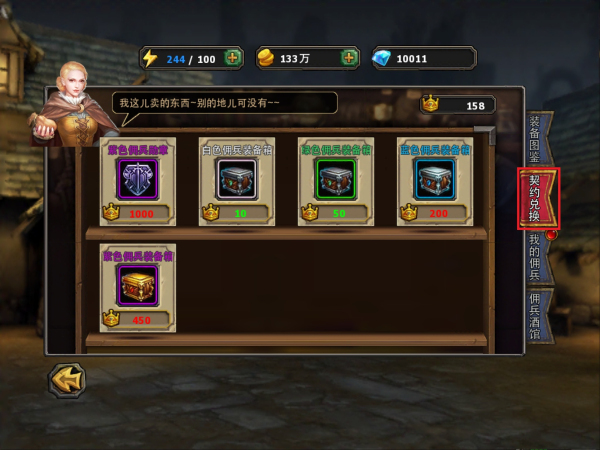Open the highlighted 契约兑换 tab
Screen dimensions: 600x450
pyautogui.click(x=538, y=198)
